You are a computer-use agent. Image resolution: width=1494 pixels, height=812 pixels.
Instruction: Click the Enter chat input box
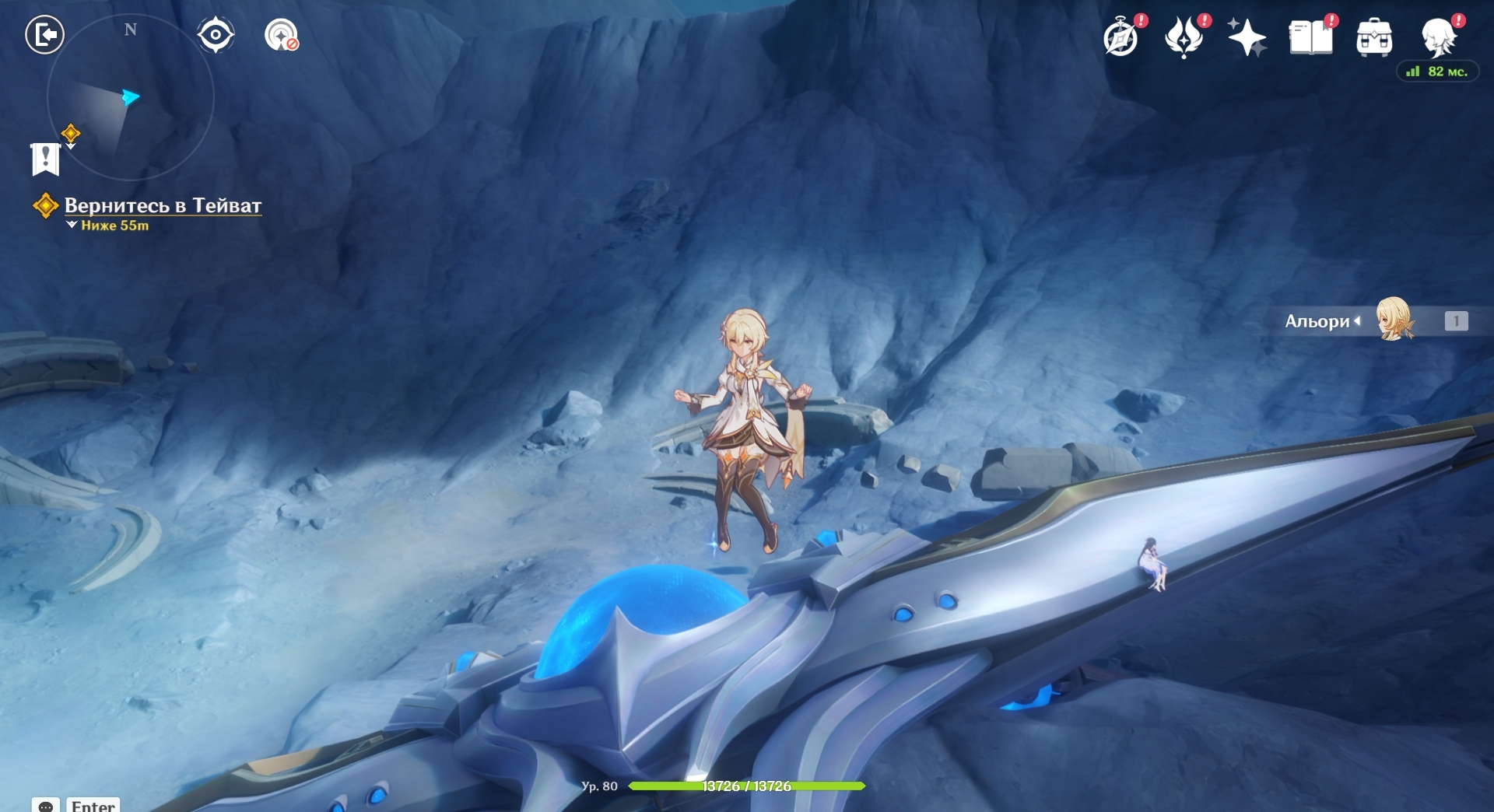(93, 806)
